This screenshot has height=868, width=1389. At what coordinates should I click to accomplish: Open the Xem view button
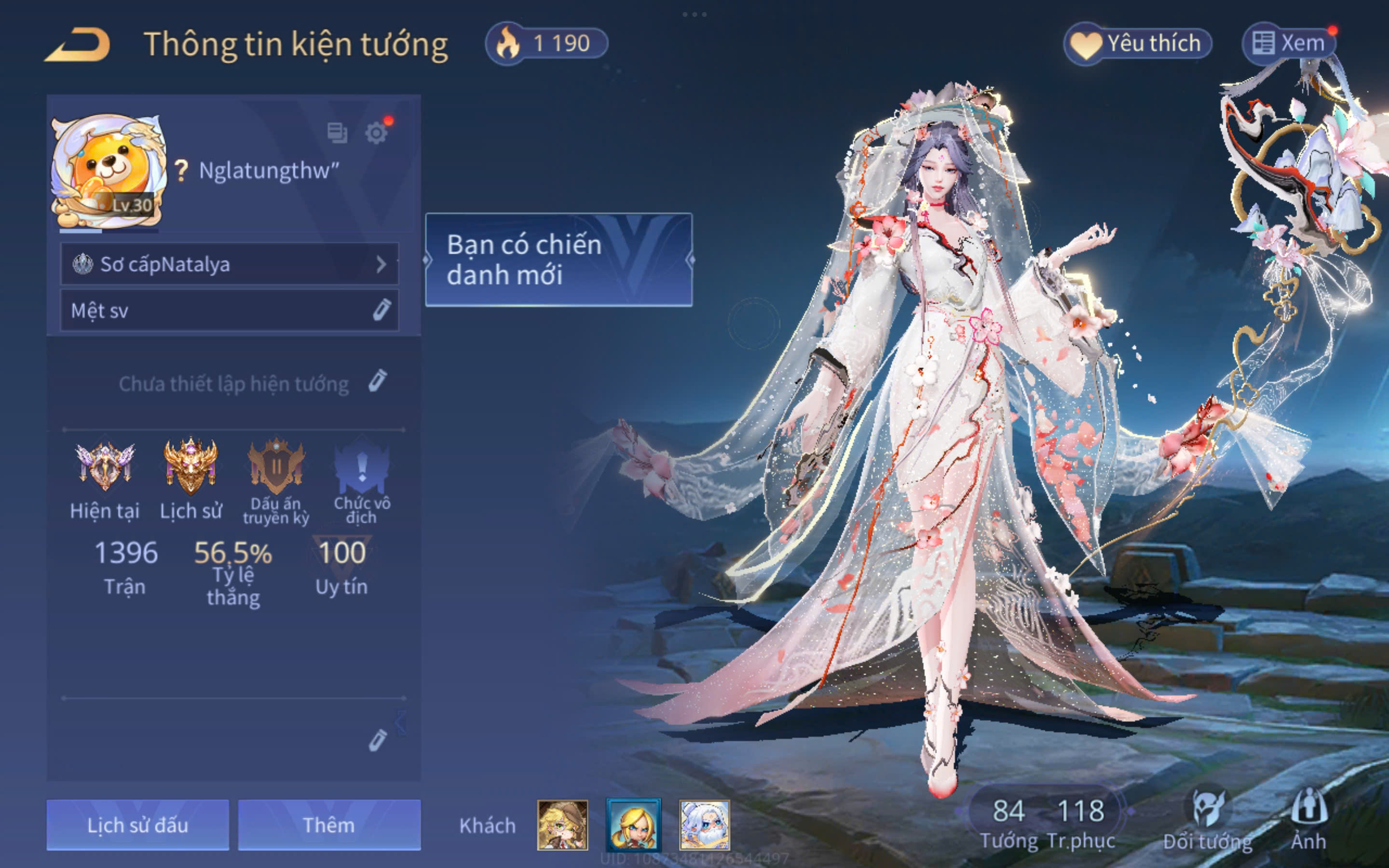[1289, 43]
